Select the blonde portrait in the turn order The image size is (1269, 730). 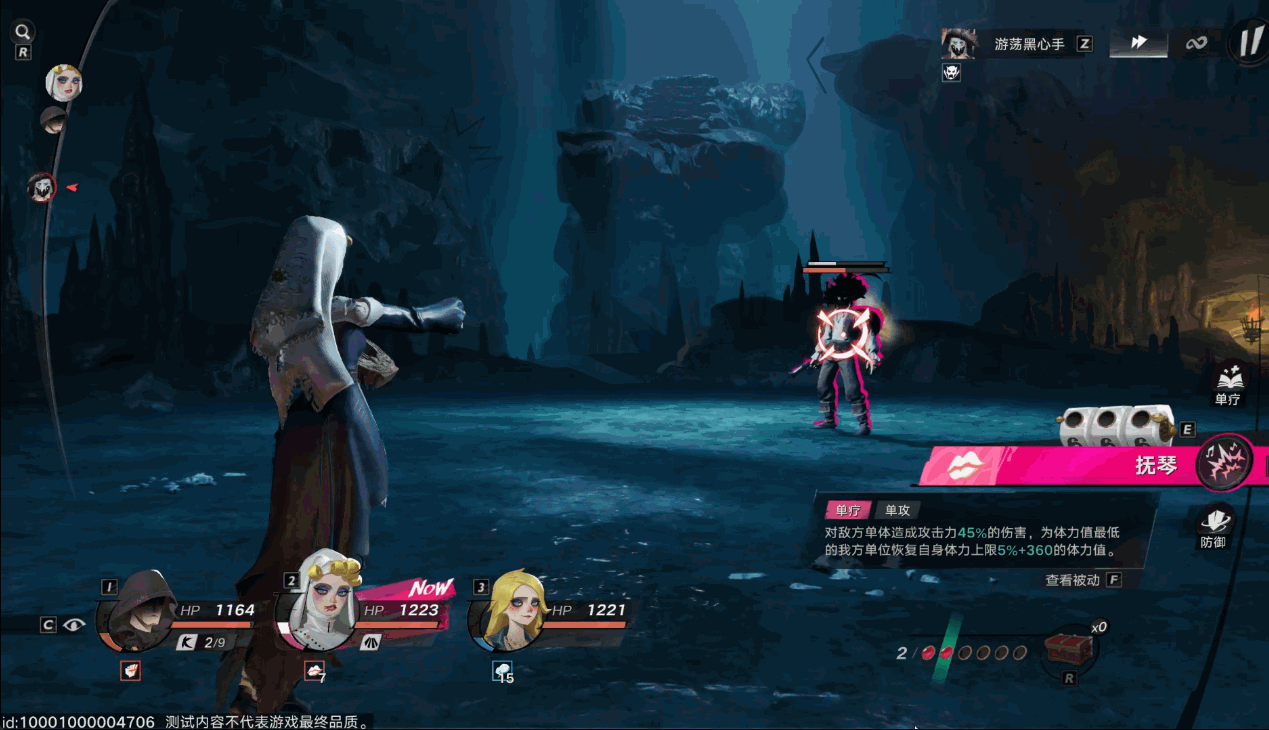(63, 83)
